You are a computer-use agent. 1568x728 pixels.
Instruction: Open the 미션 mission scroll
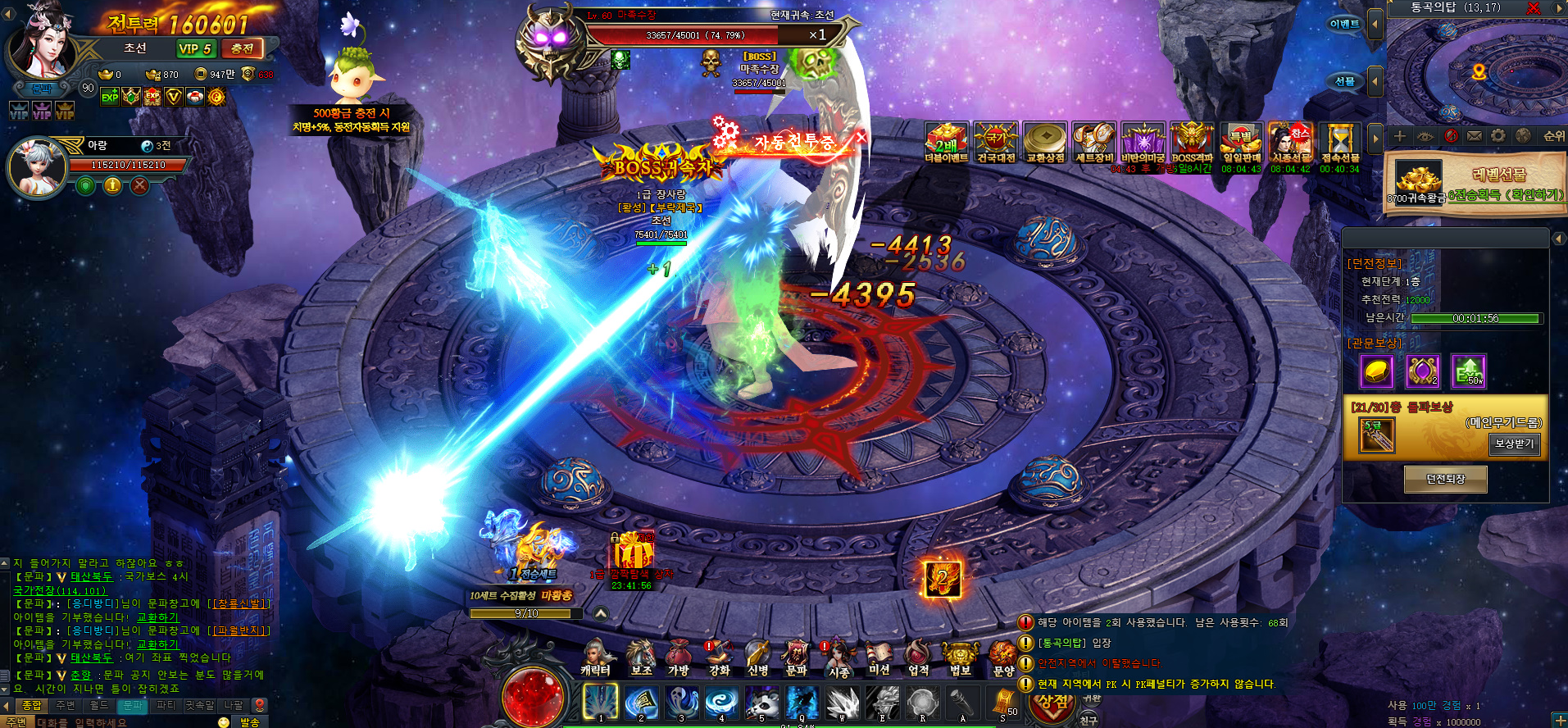point(879,658)
